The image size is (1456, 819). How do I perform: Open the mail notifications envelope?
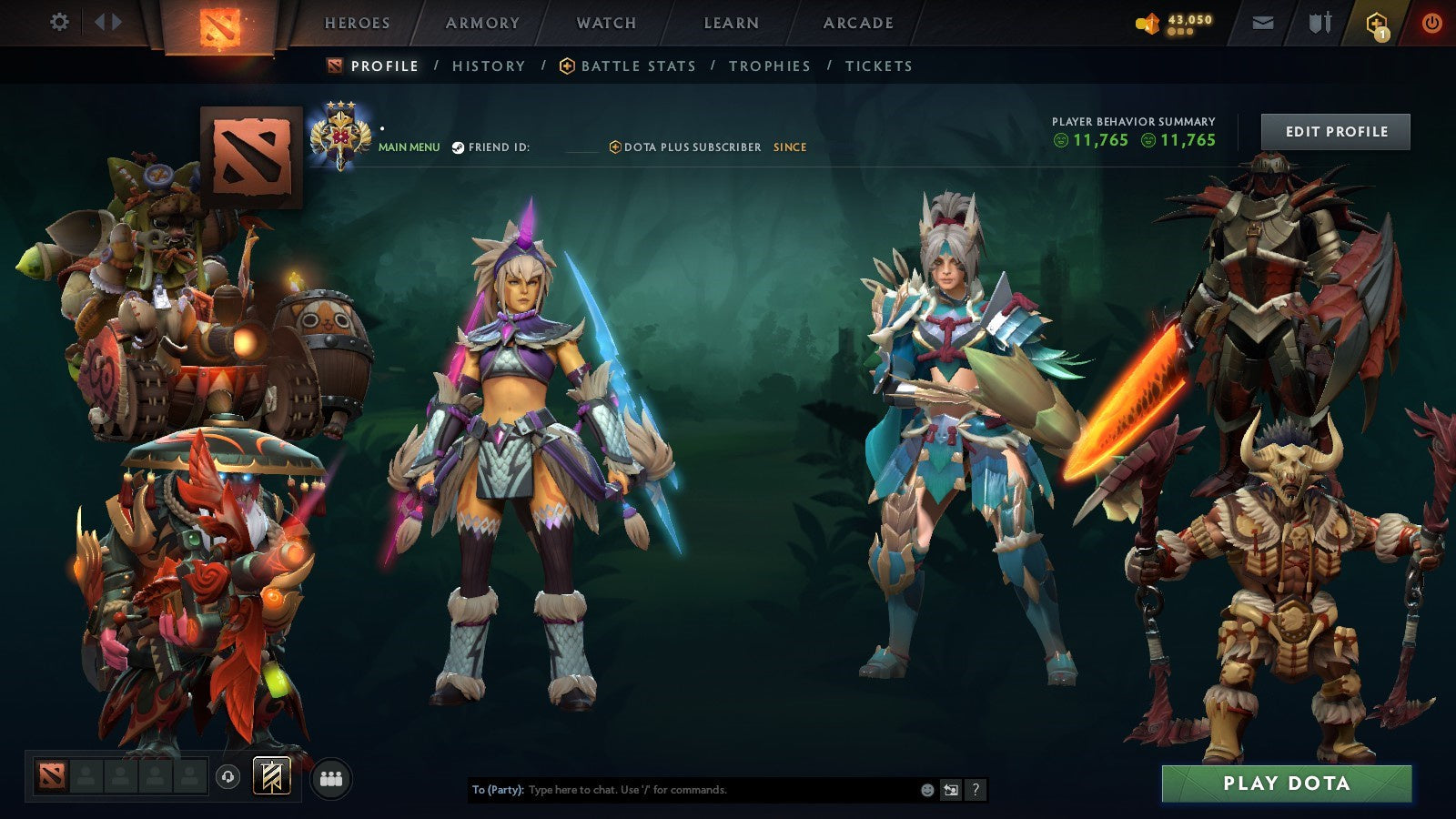point(1263,23)
